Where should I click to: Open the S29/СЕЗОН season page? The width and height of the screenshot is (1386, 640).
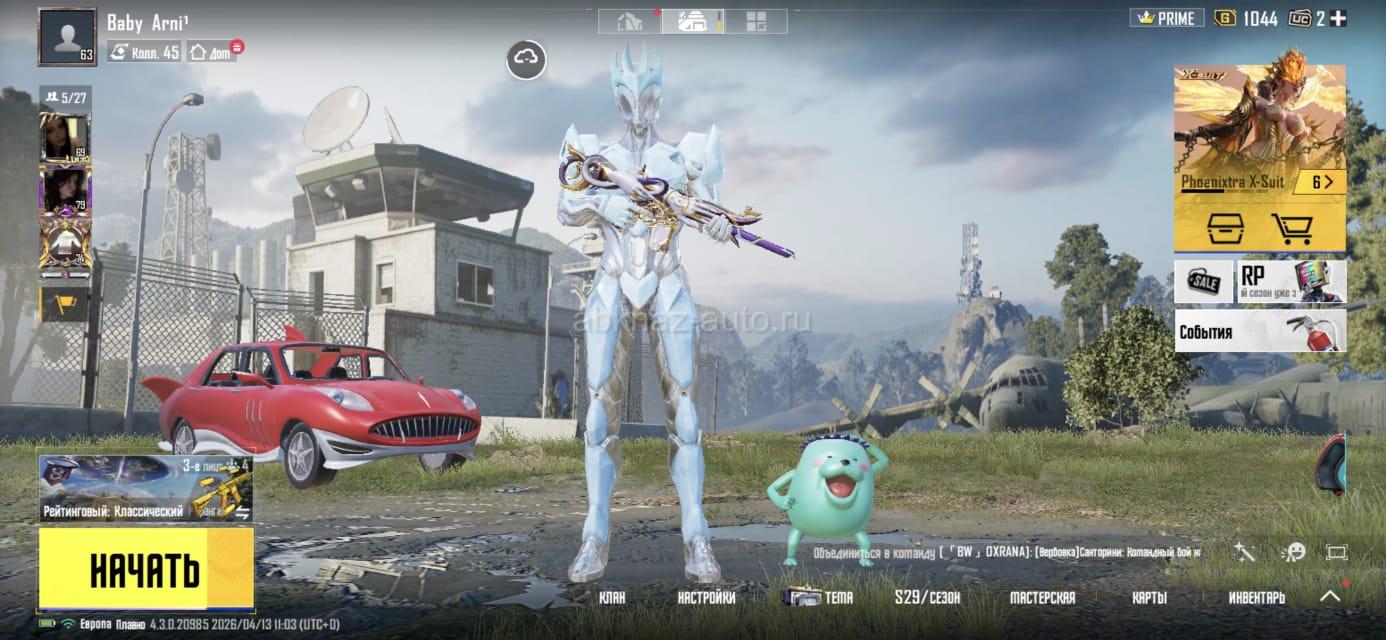pyautogui.click(x=927, y=598)
